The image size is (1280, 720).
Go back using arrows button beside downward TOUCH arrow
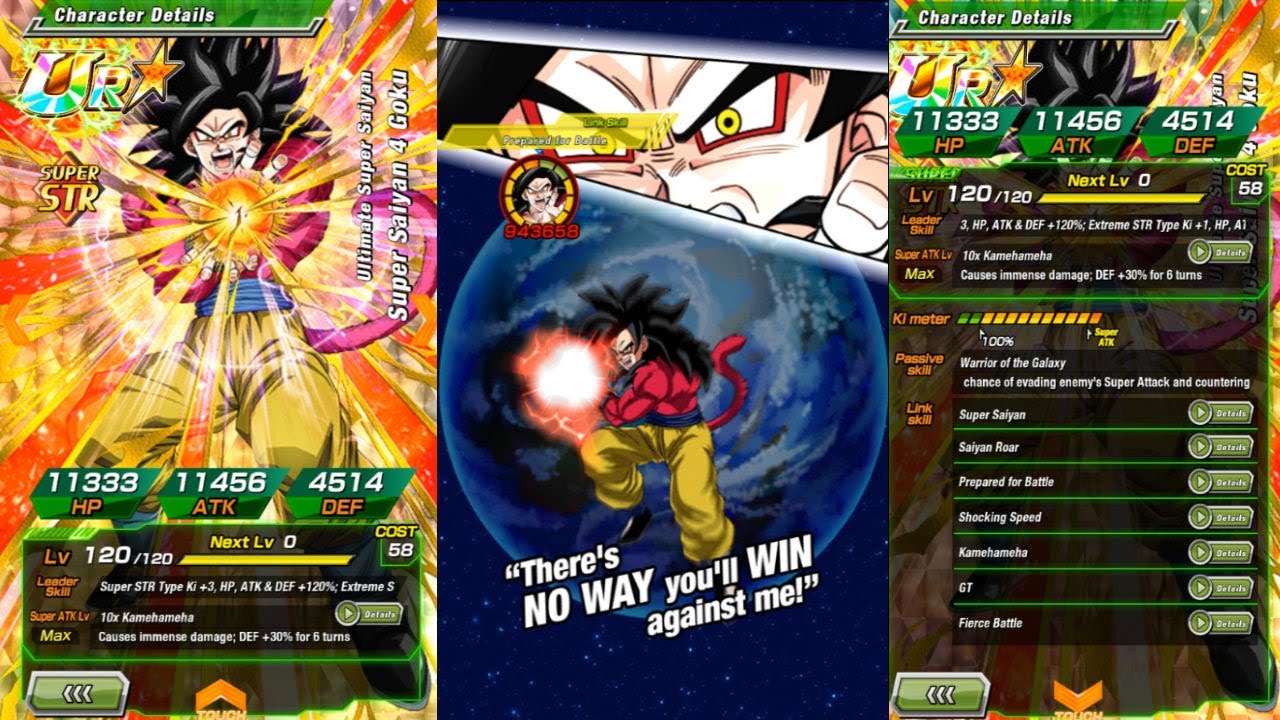[x=941, y=693]
